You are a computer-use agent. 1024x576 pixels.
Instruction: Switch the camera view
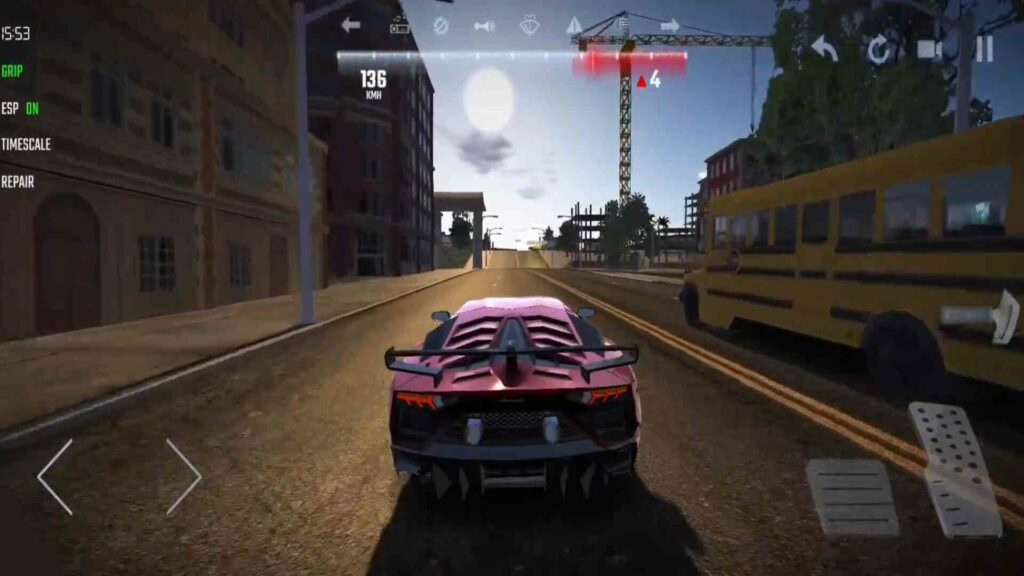pyautogui.click(x=930, y=49)
